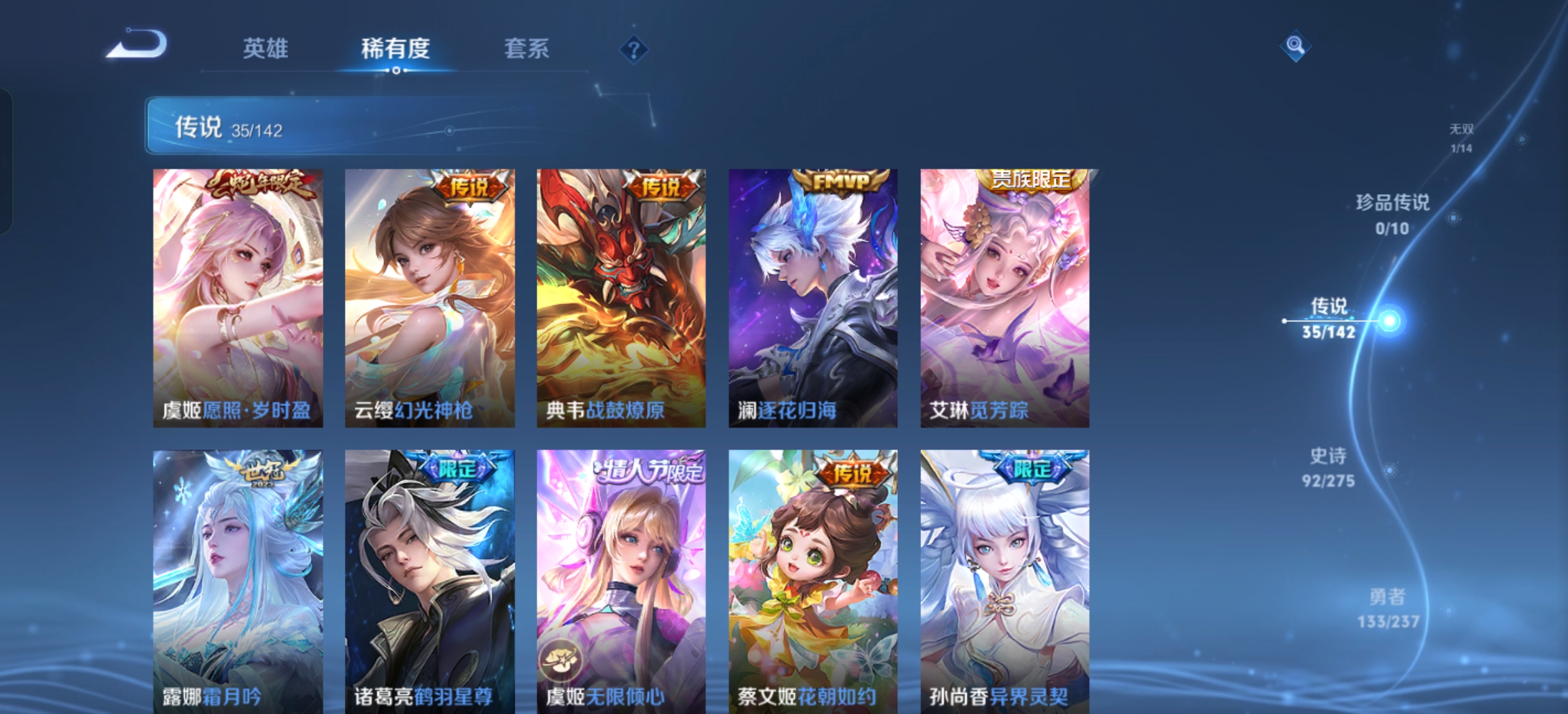Open the 云缨幻光神枪 skin thumbnail

tap(428, 291)
